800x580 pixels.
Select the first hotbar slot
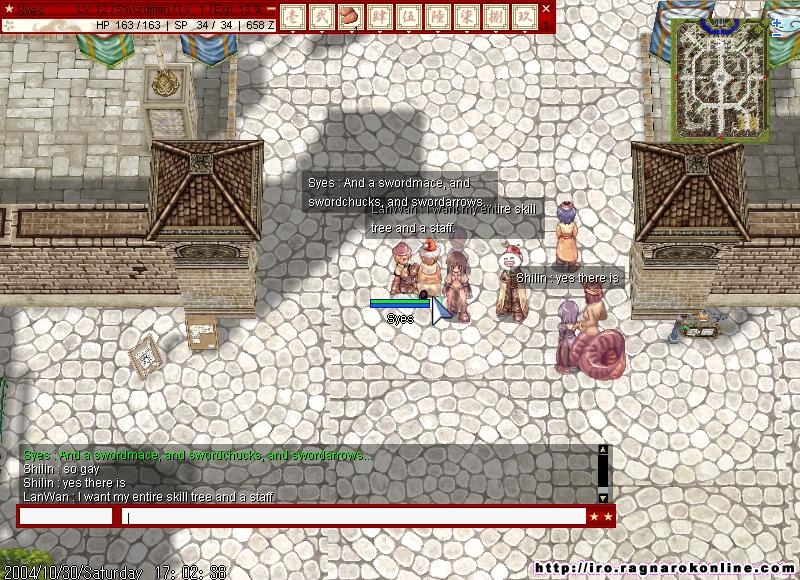[x=292, y=16]
